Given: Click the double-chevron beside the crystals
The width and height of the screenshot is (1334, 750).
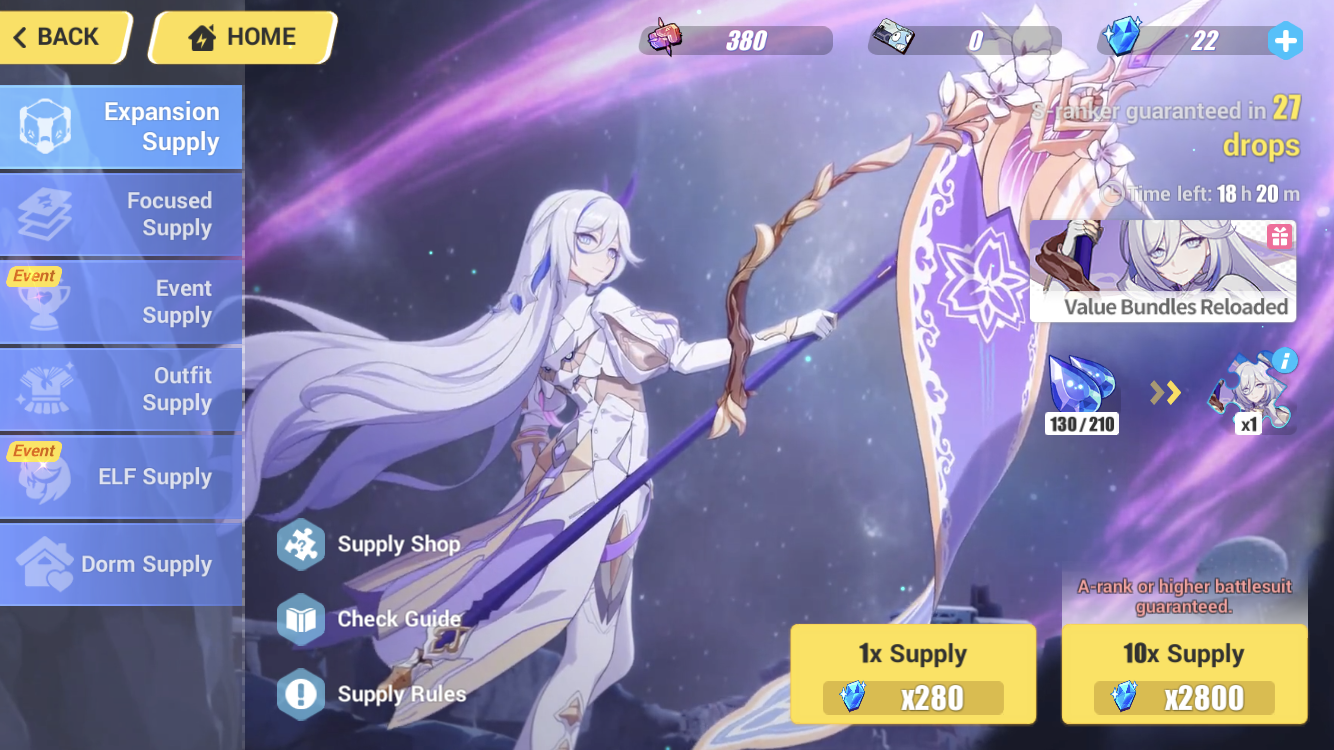Looking at the screenshot, I should pos(1163,392).
